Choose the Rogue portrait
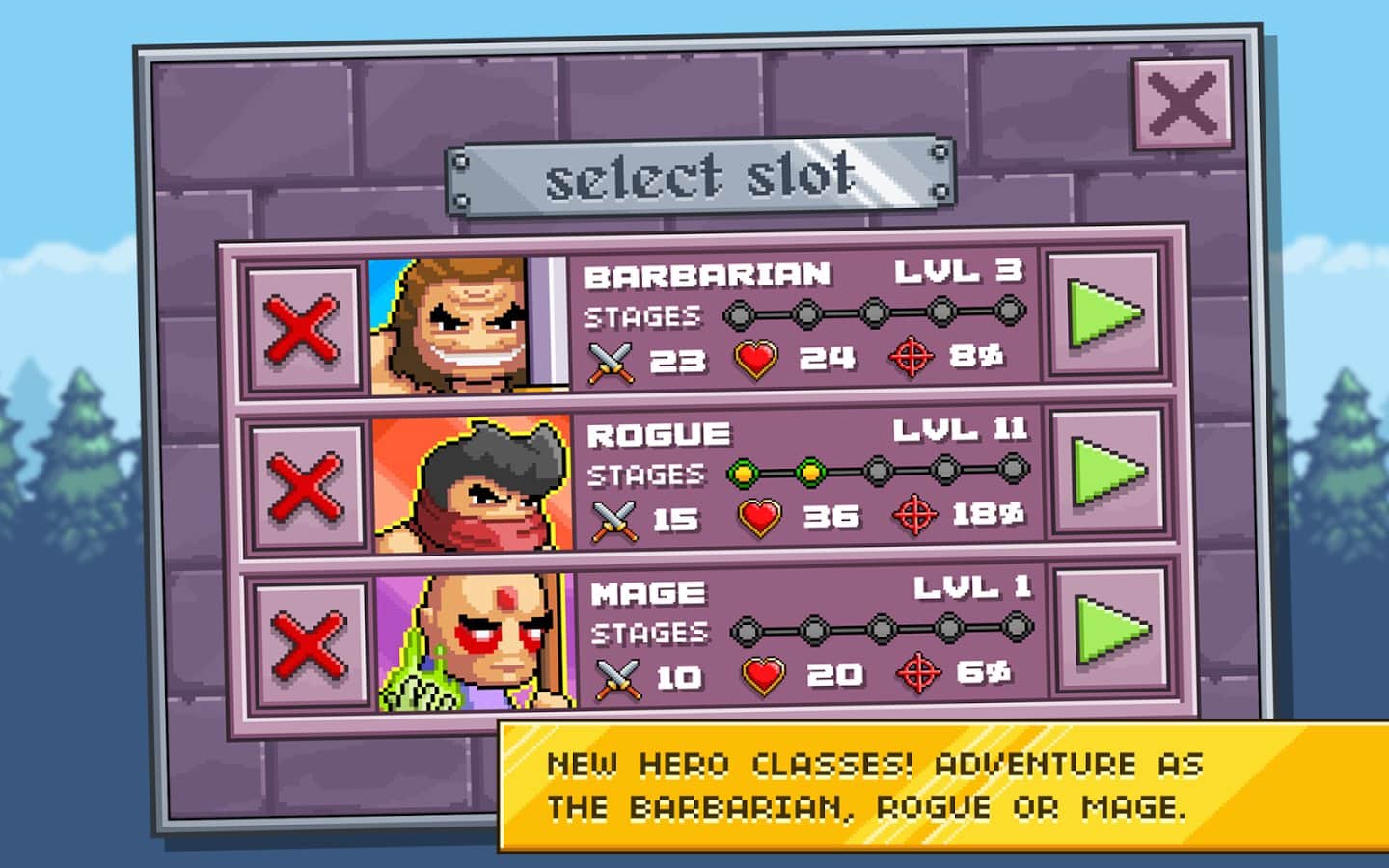The width and height of the screenshot is (1389, 868). click(473, 484)
